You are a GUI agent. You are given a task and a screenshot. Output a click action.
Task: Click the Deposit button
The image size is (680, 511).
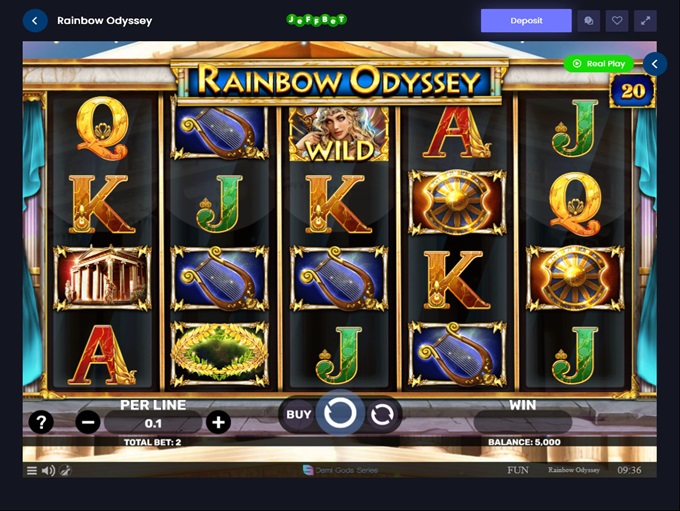point(526,20)
